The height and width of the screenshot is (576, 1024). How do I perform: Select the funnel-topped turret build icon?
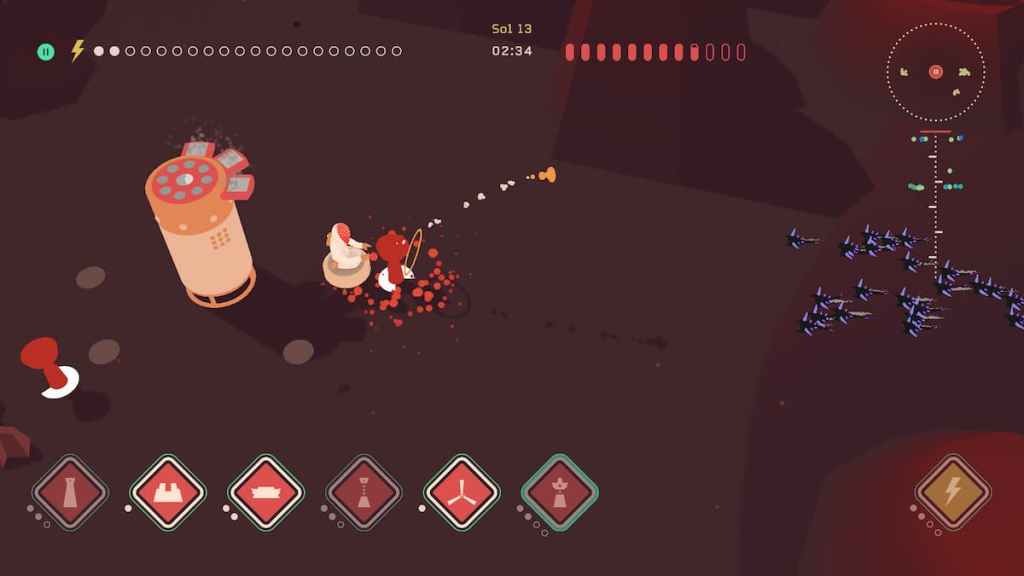363,492
